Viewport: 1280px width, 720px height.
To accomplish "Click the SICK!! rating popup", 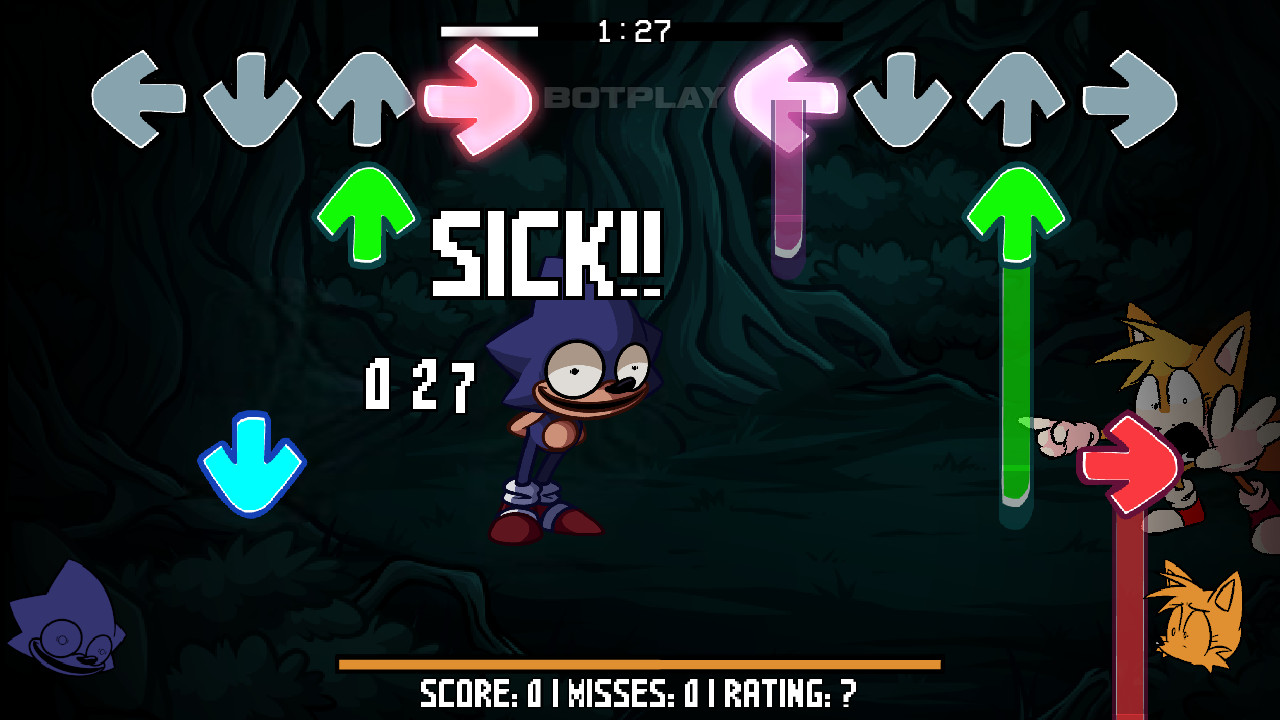I will point(548,255).
